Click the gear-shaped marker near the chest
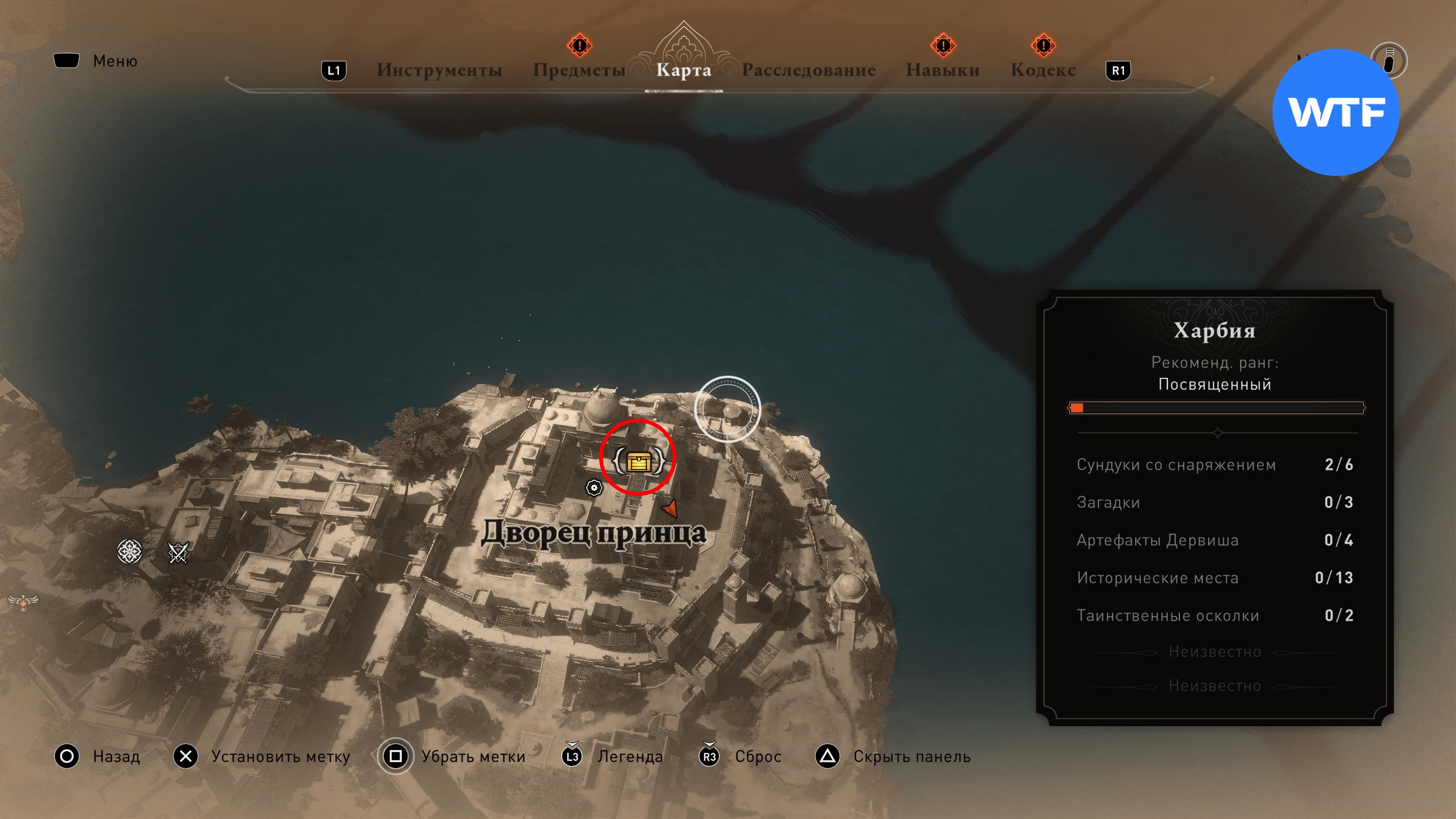The height and width of the screenshot is (819, 1456). pyautogui.click(x=593, y=487)
